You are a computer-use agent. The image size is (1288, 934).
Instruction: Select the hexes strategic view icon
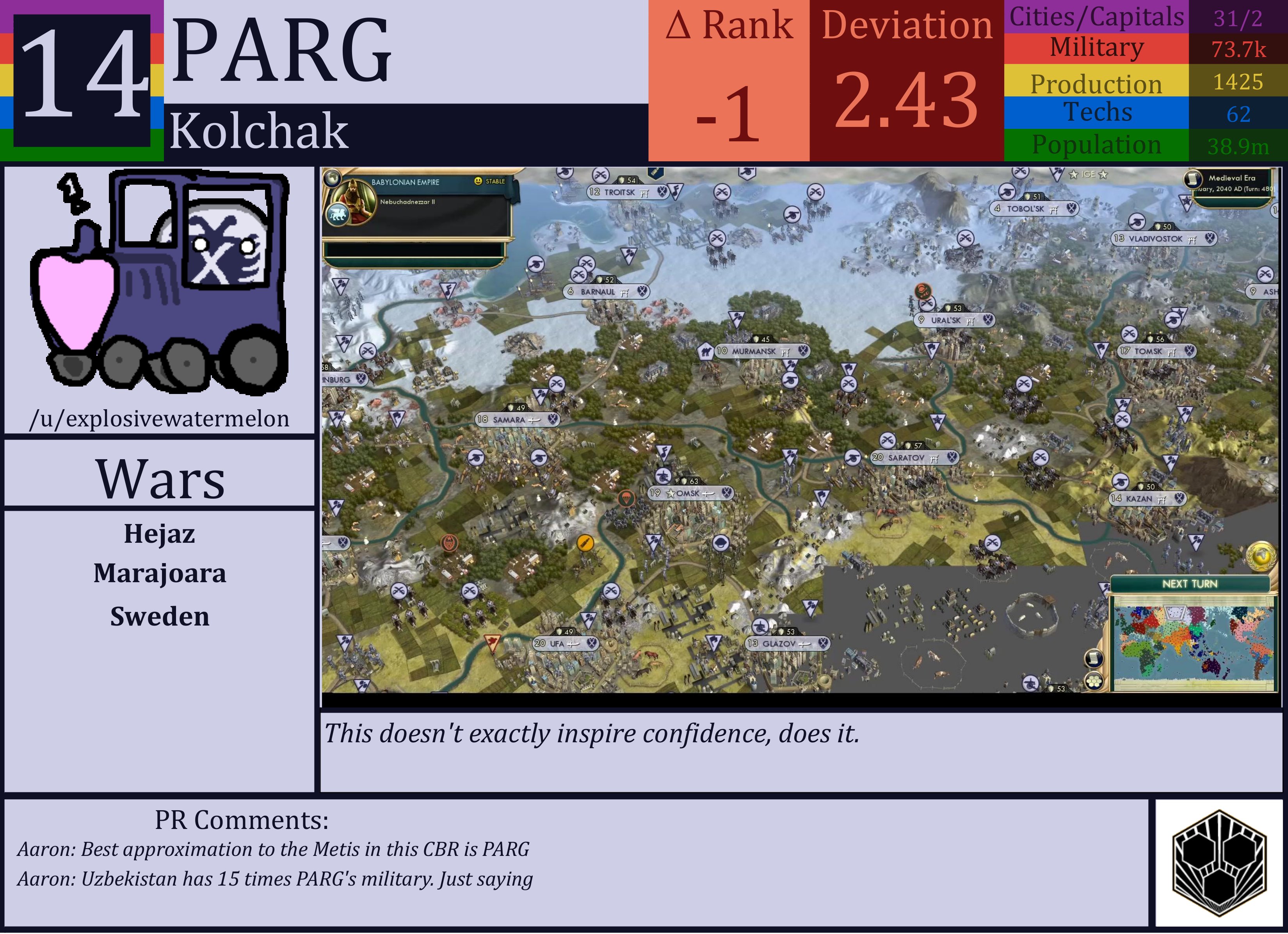[1094, 681]
